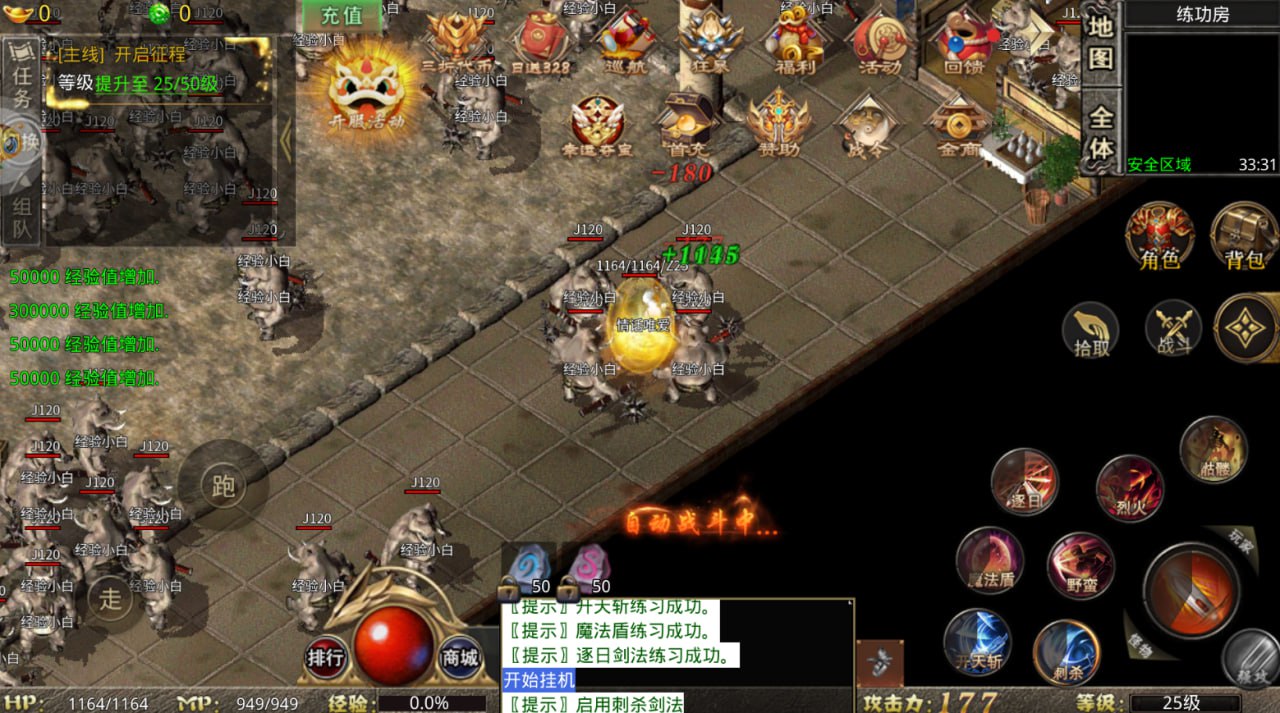The image size is (1280, 713).
Task: Open the 开服活动 lion event icon
Action: click(369, 88)
